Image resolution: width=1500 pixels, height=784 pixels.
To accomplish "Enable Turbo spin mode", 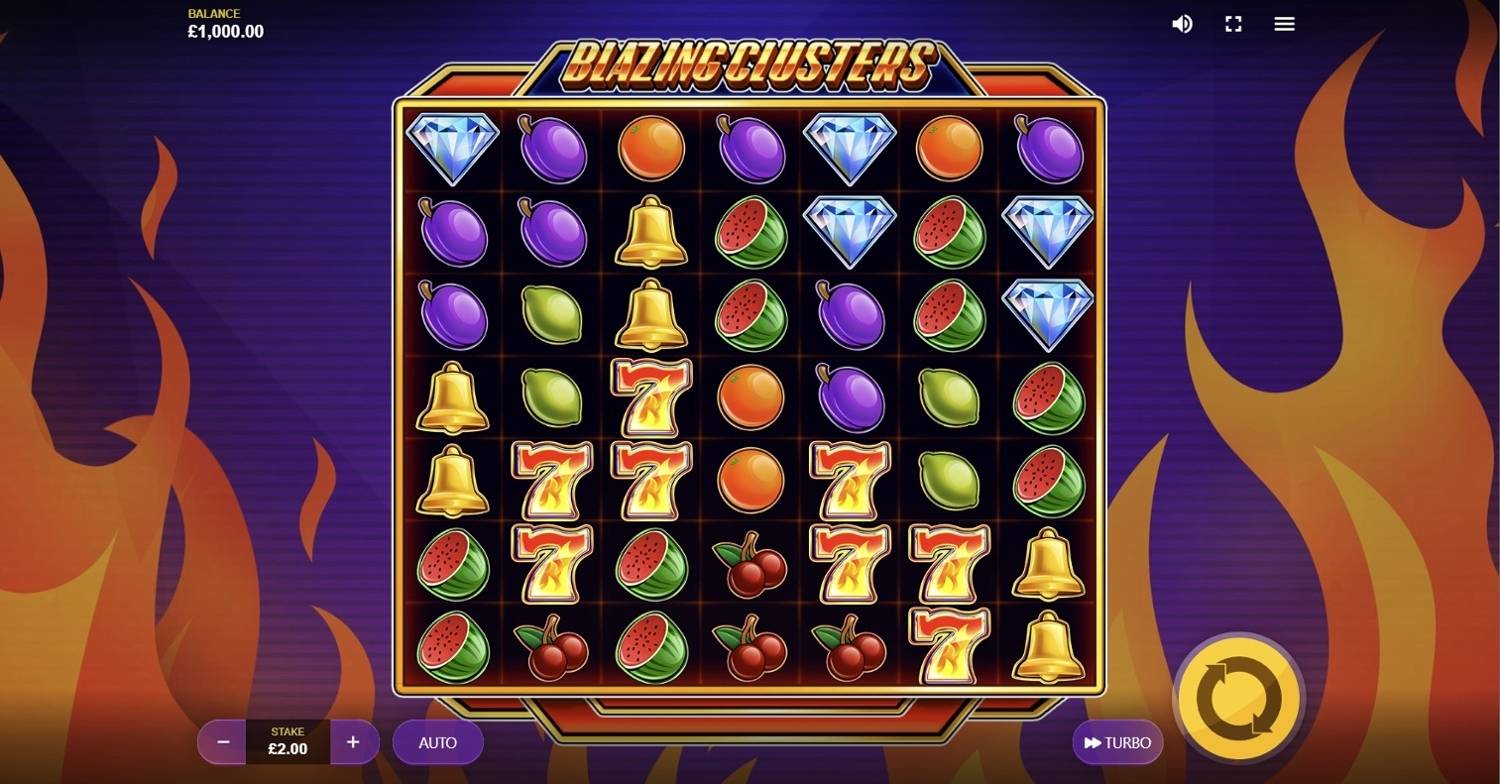I will click(x=1118, y=743).
